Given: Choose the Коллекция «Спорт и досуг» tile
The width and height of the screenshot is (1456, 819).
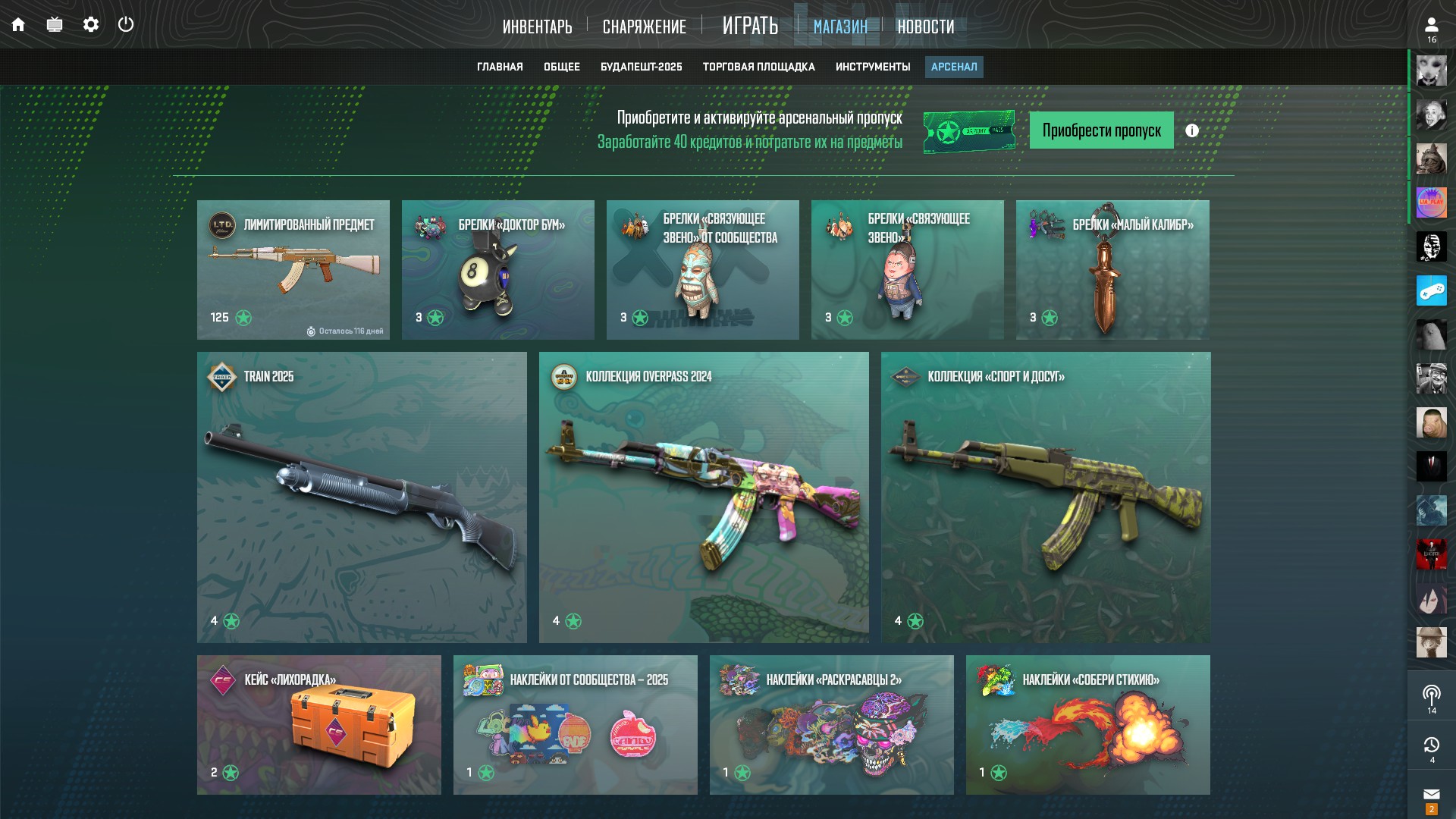Looking at the screenshot, I should click(1046, 497).
